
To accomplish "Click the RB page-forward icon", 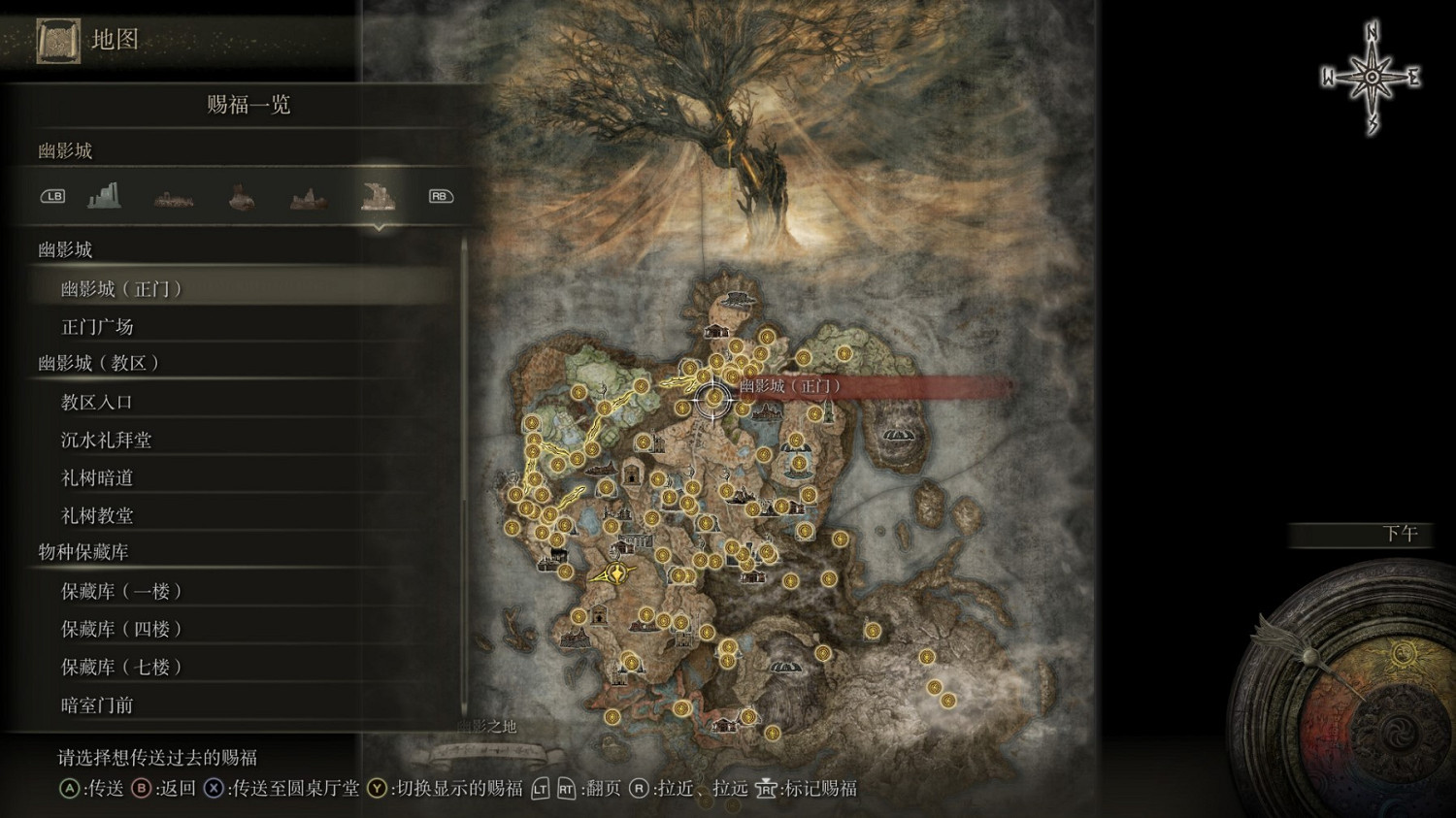I will click(439, 195).
